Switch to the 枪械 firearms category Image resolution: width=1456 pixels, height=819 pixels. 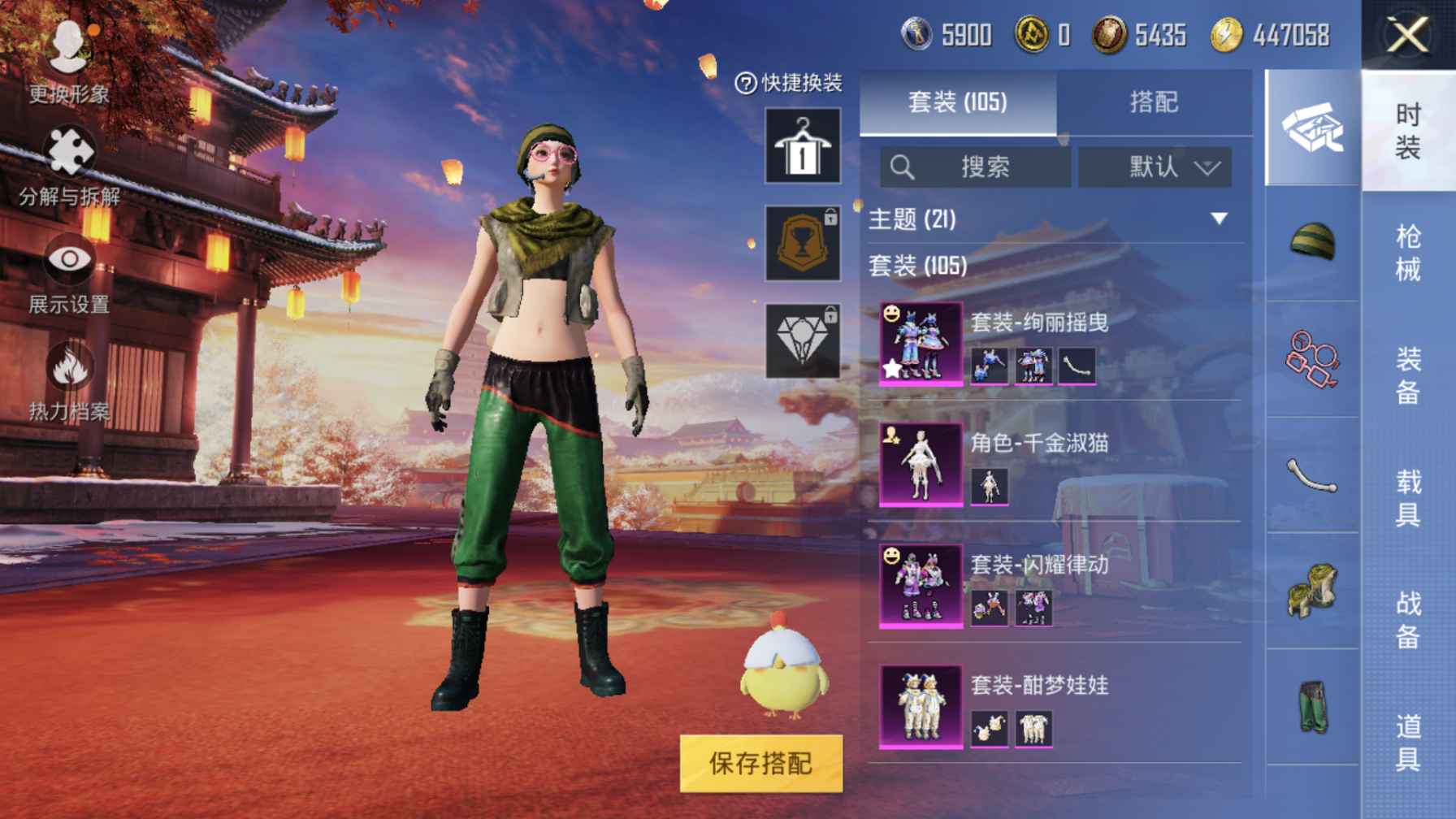1408,253
